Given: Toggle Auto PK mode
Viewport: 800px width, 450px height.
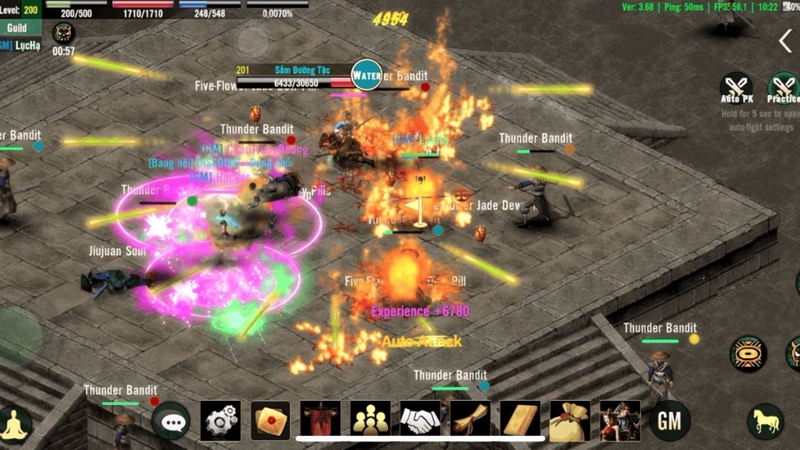Looking at the screenshot, I should click(737, 86).
